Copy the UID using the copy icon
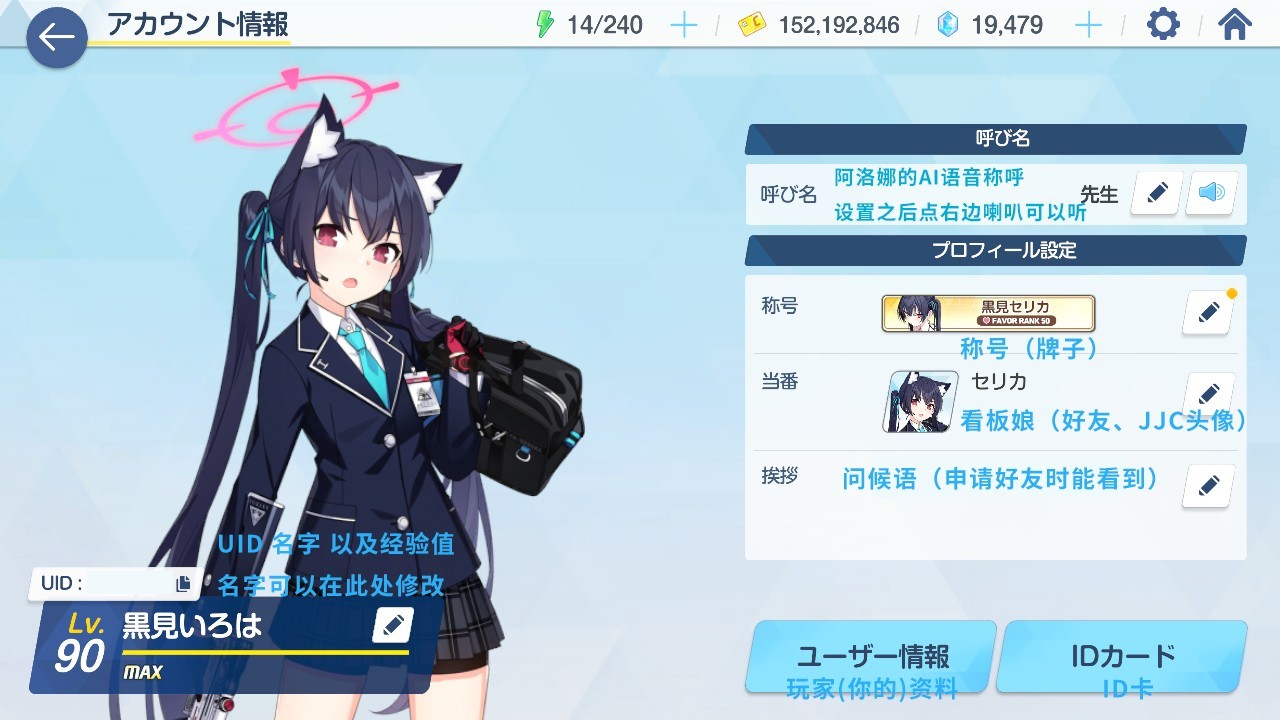This screenshot has height=720, width=1280. click(x=183, y=581)
